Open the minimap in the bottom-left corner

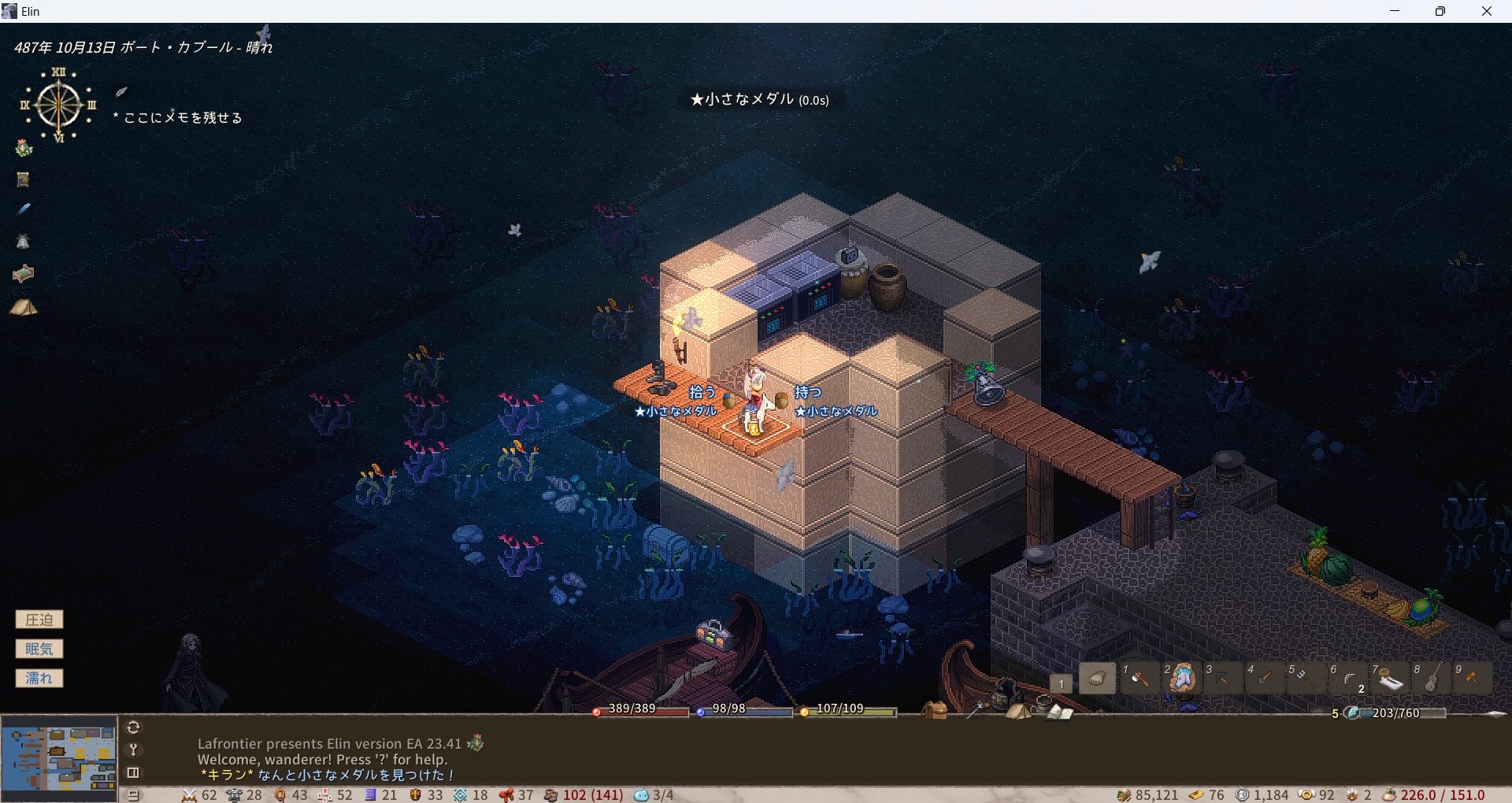pos(59,758)
